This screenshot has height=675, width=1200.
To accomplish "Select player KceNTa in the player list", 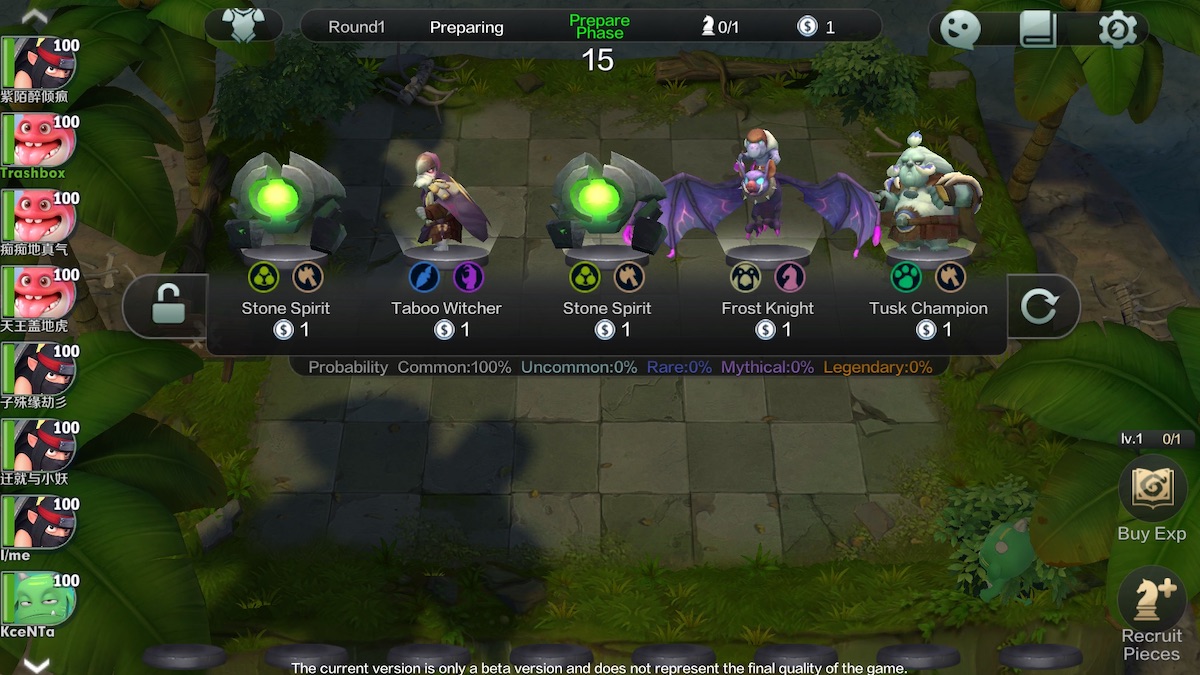I will coord(42,600).
